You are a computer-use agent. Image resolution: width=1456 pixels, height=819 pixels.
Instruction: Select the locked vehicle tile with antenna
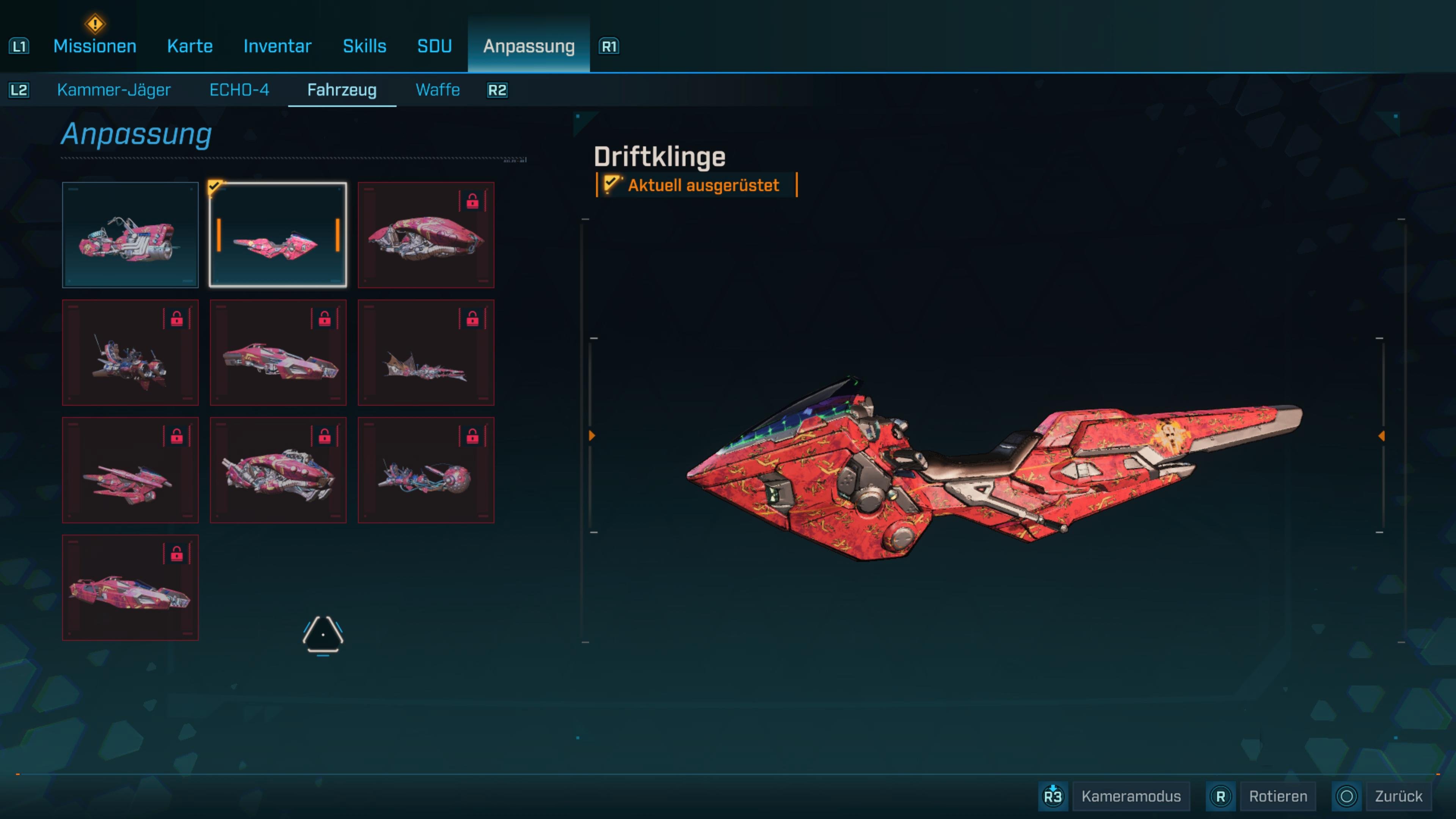(x=130, y=353)
